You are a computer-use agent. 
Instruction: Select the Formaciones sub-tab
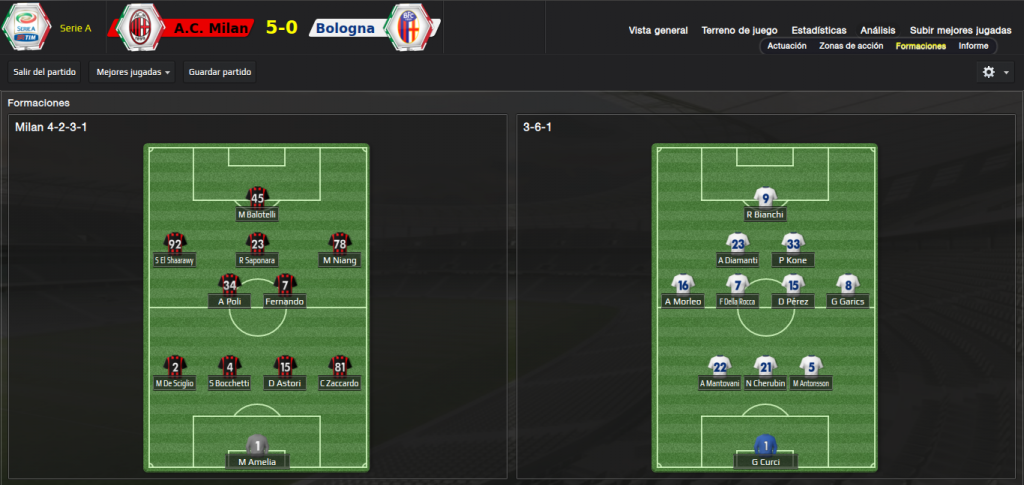point(922,46)
